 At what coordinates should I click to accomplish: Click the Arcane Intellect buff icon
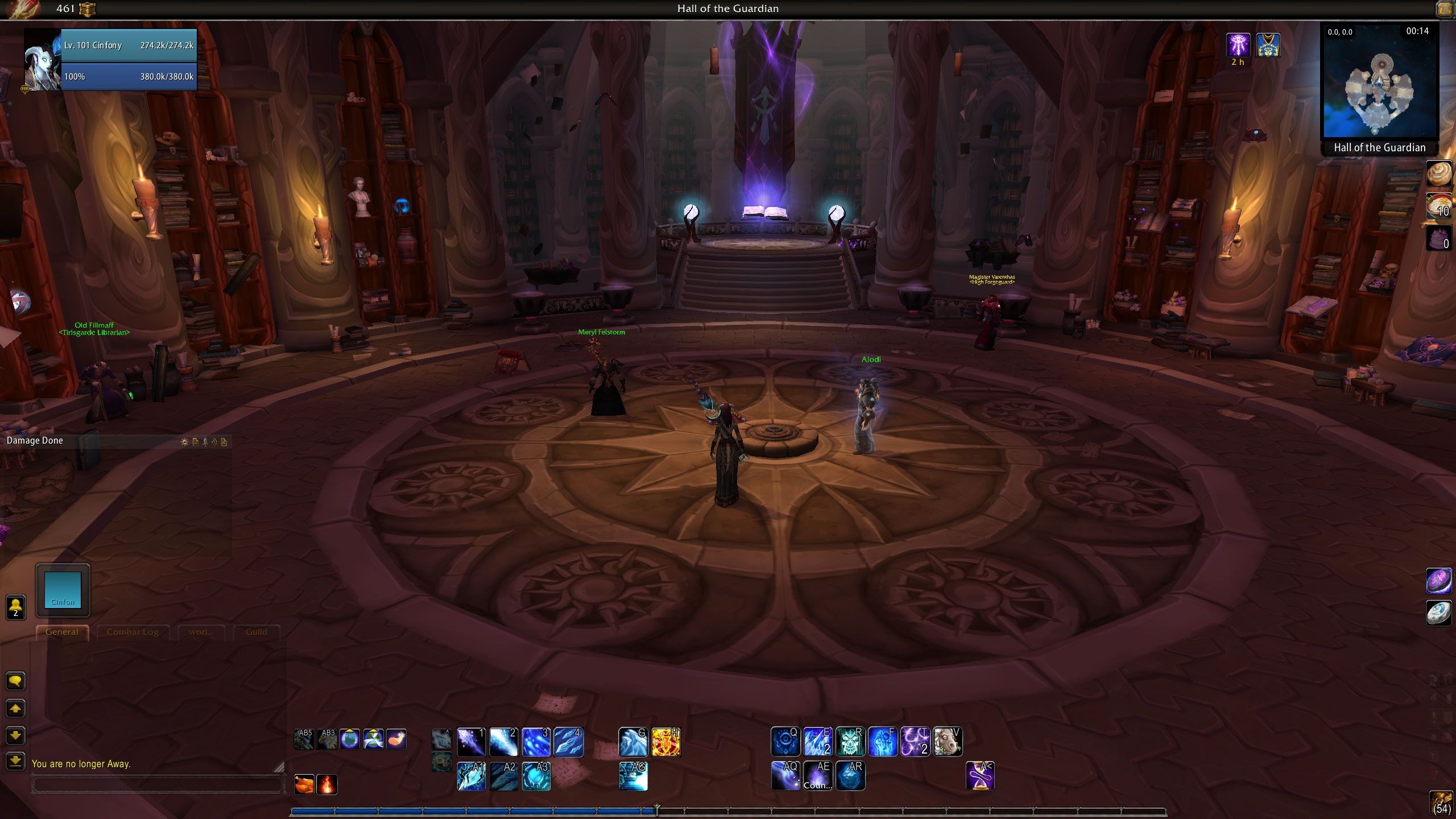[1238, 45]
